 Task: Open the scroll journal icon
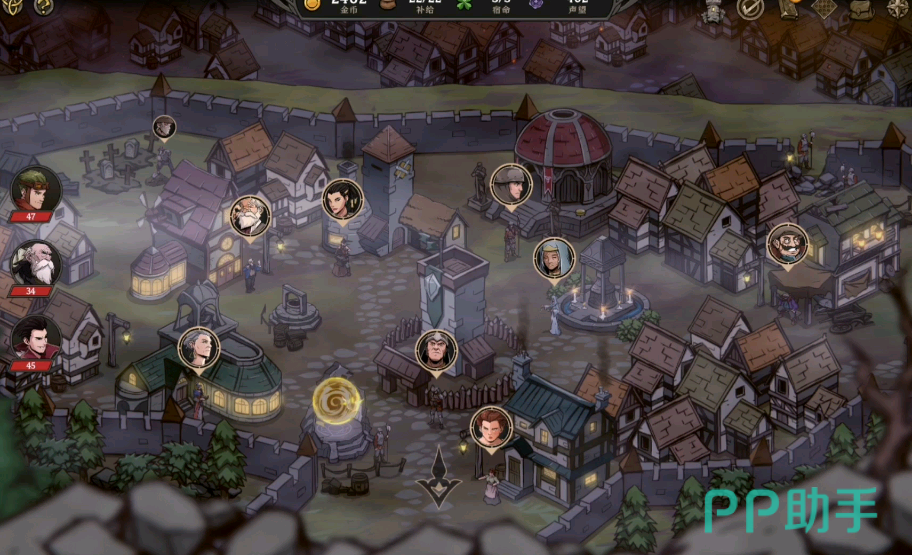[788, 6]
